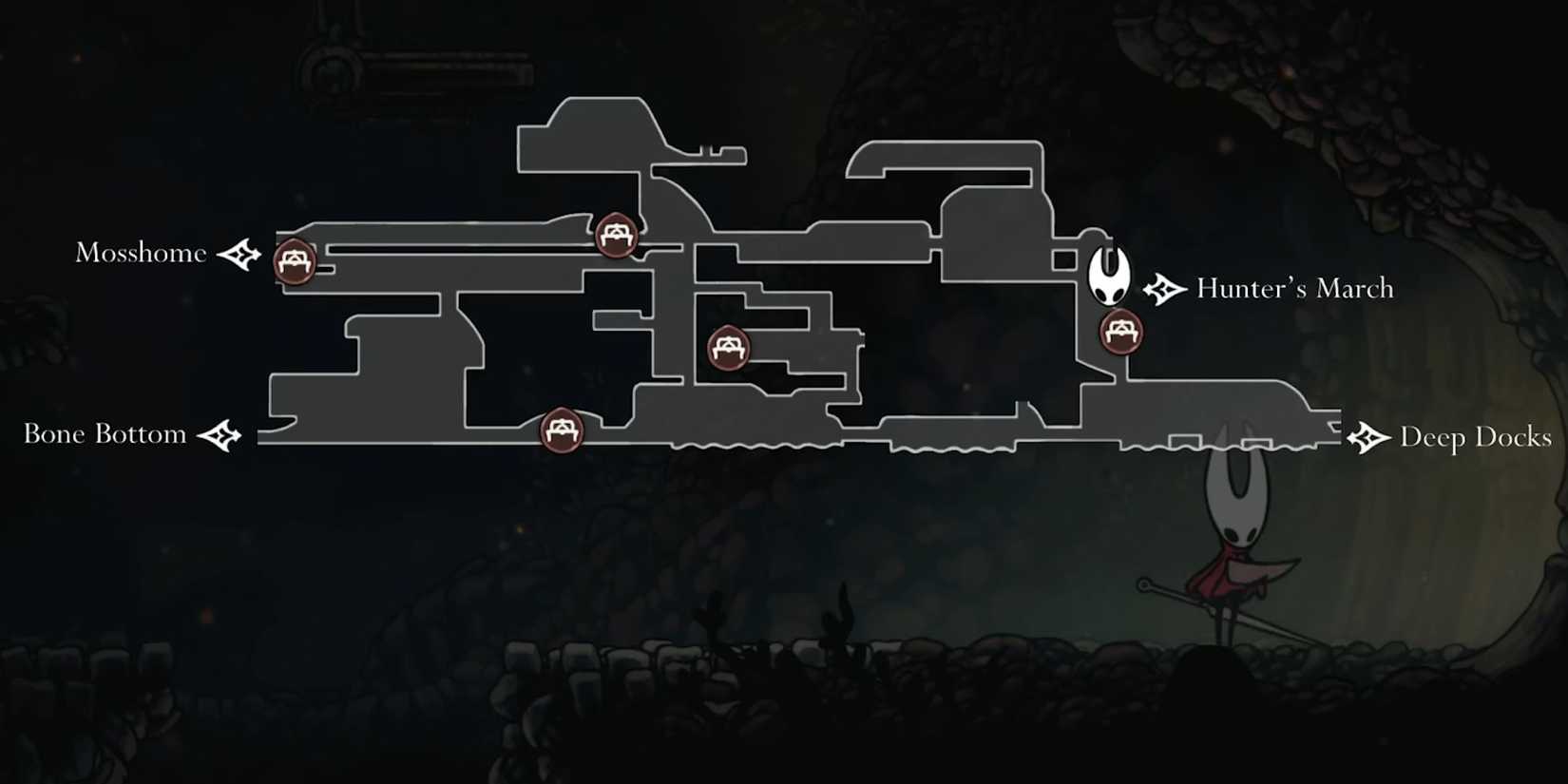Select the bench marker near Mosshome exit
Screen dimensions: 1568x784
pos(295,261)
